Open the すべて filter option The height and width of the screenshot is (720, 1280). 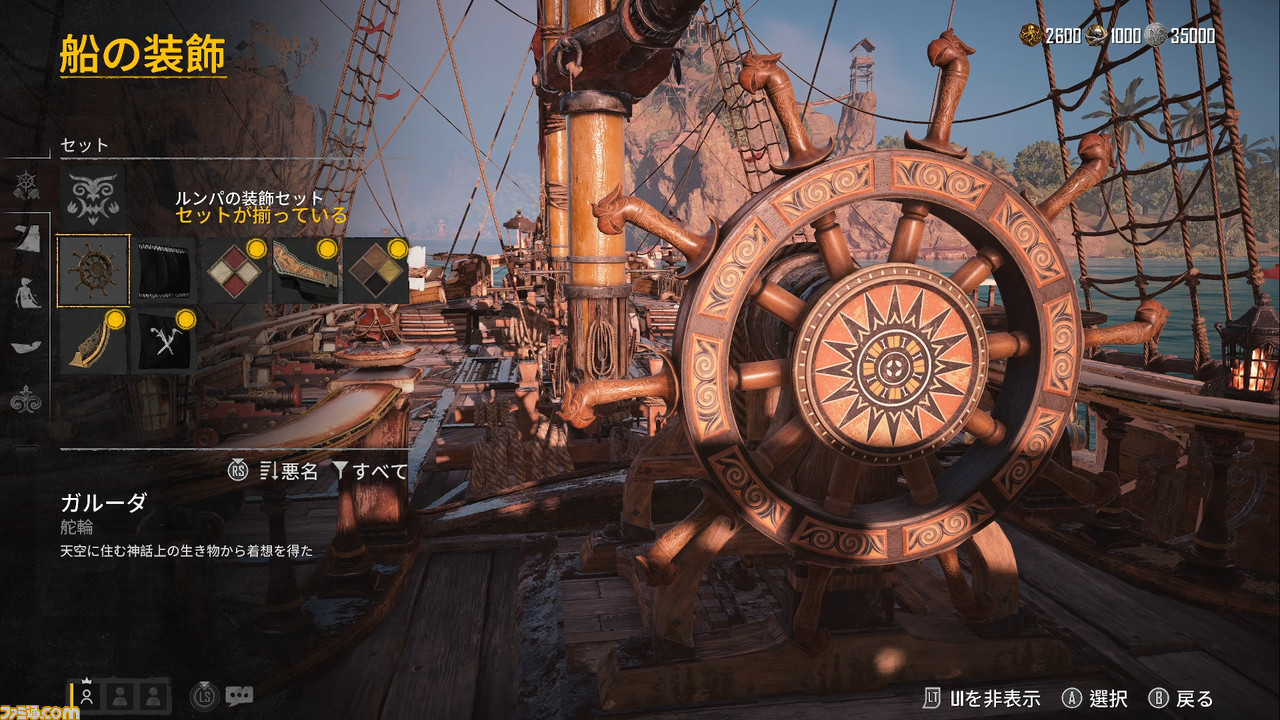point(372,471)
